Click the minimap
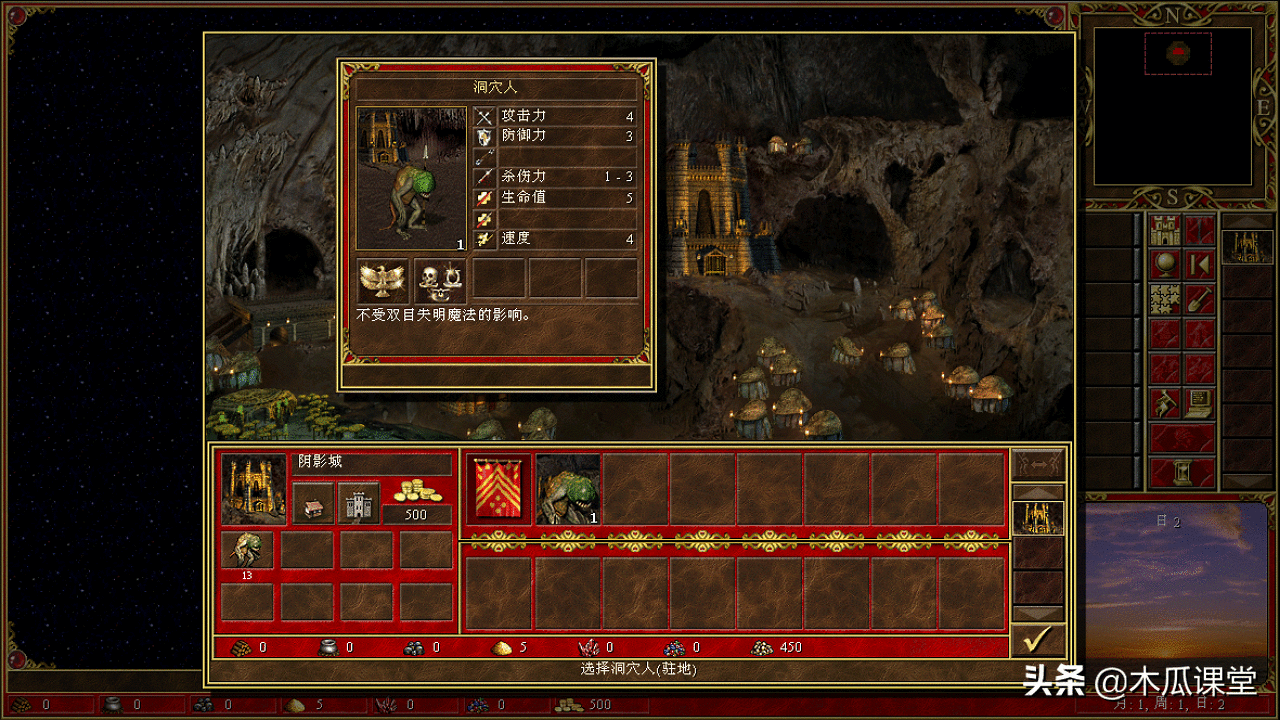1280x720 pixels. 1172,106
